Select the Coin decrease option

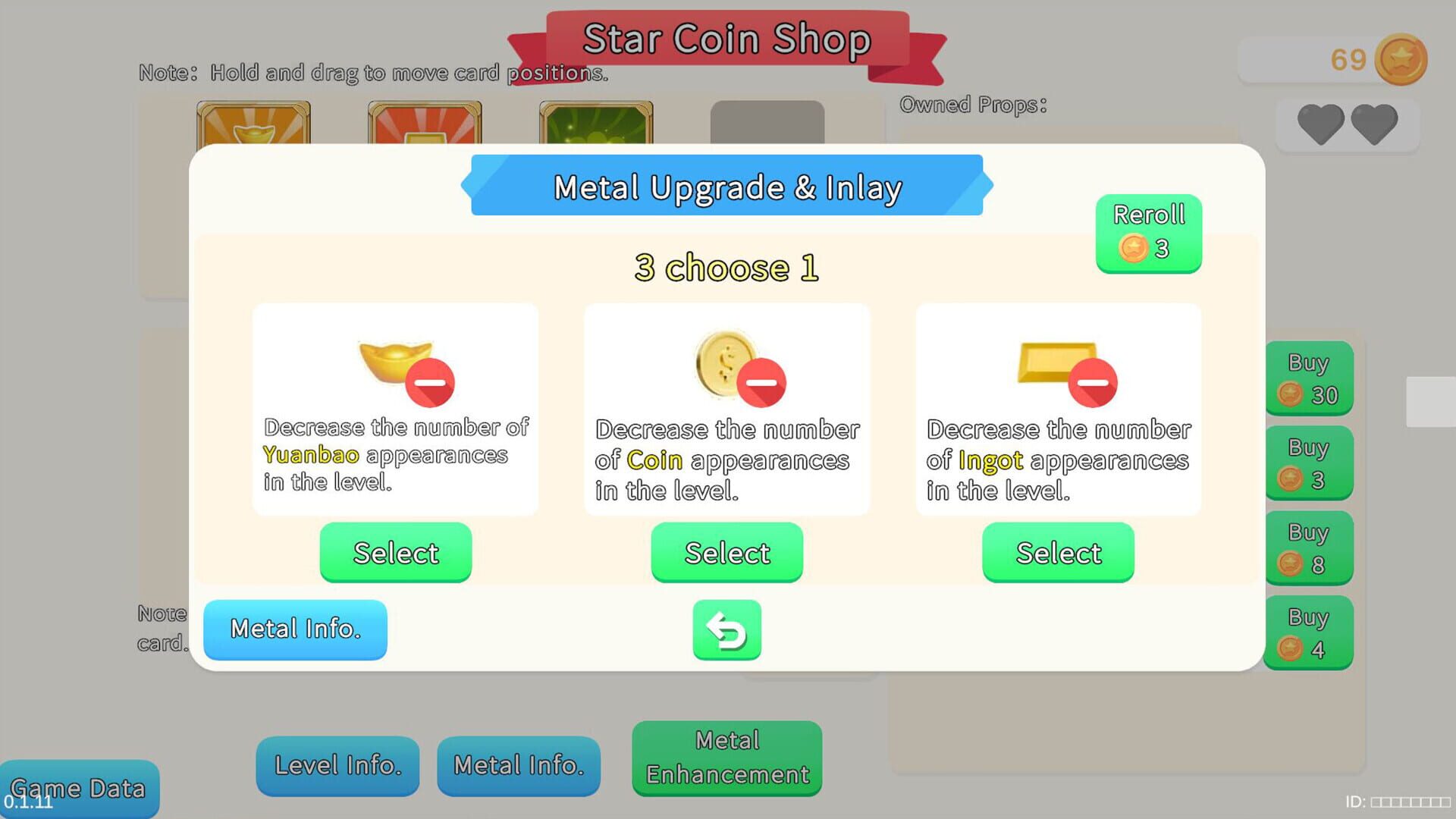point(726,553)
